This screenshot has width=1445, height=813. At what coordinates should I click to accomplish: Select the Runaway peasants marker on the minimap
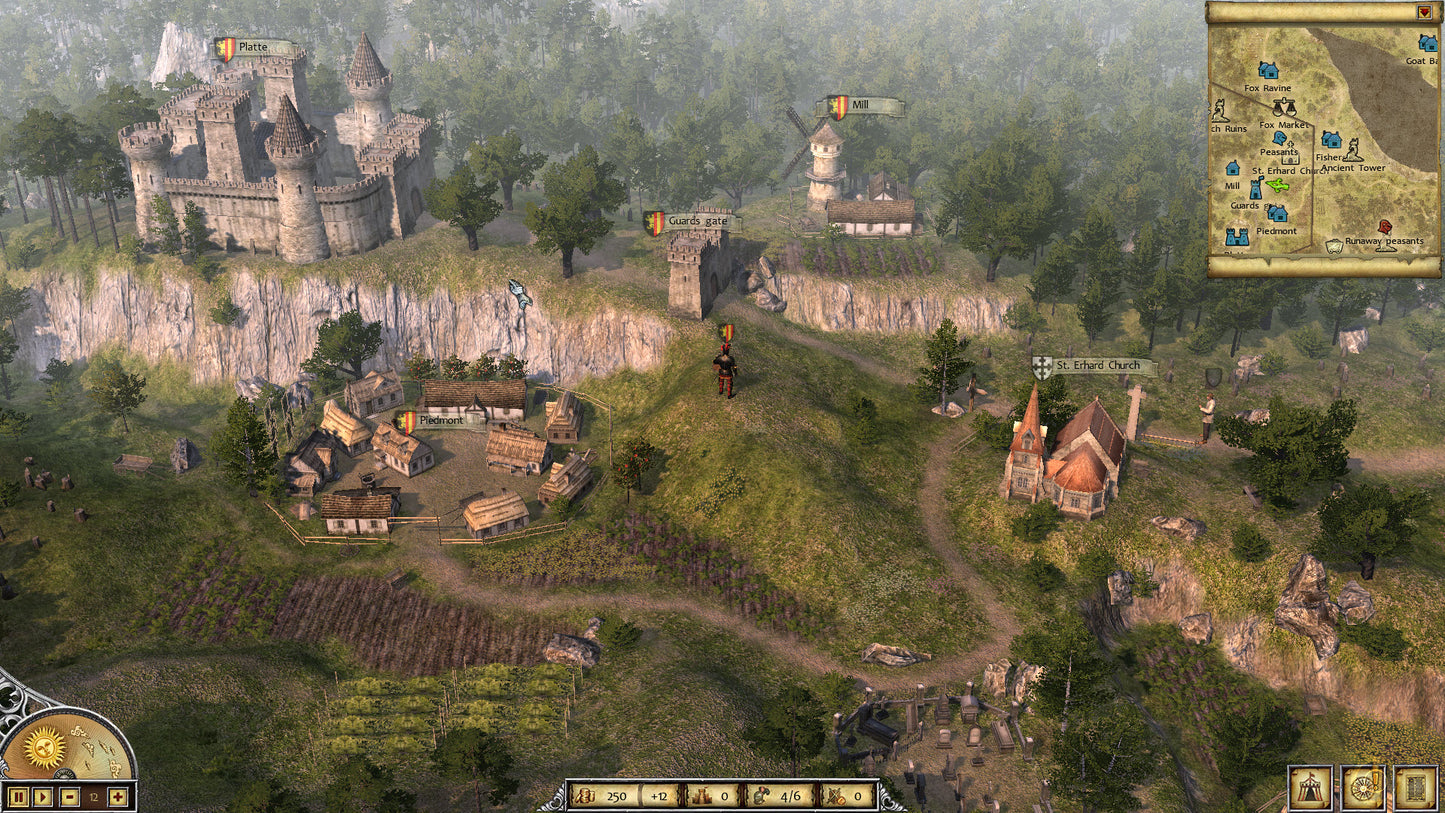point(1385,228)
